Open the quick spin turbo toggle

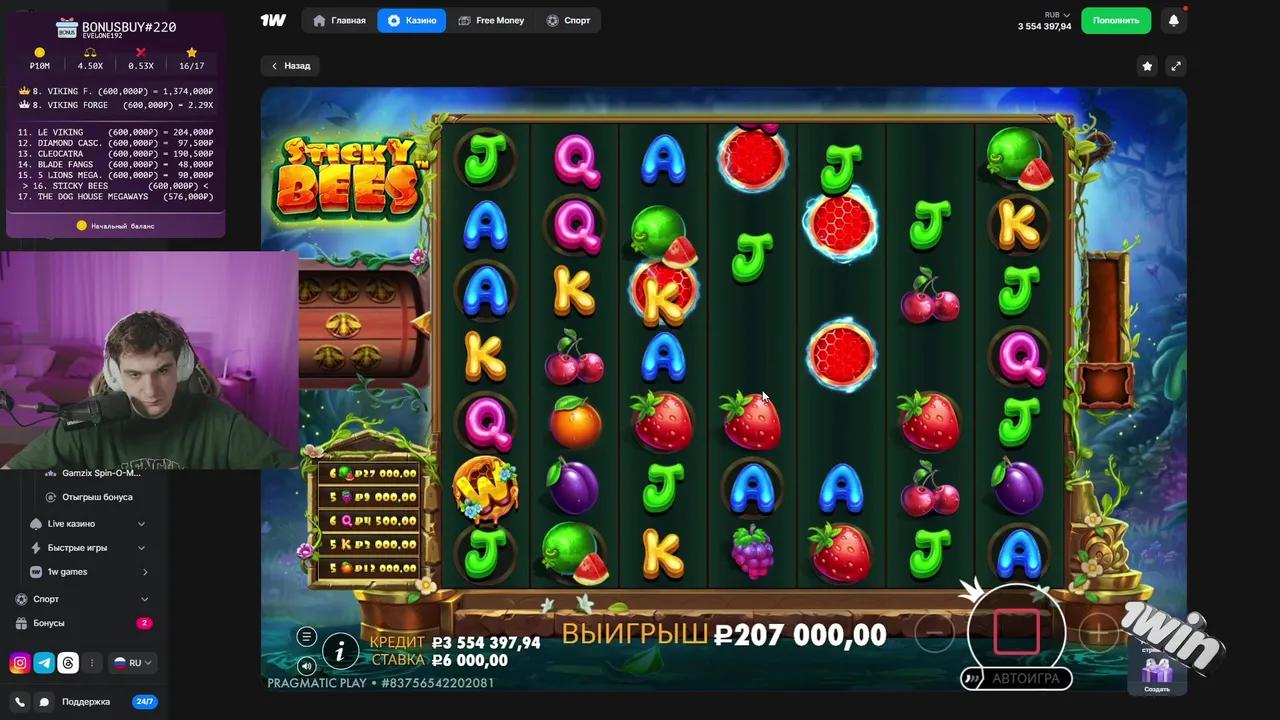click(971, 678)
